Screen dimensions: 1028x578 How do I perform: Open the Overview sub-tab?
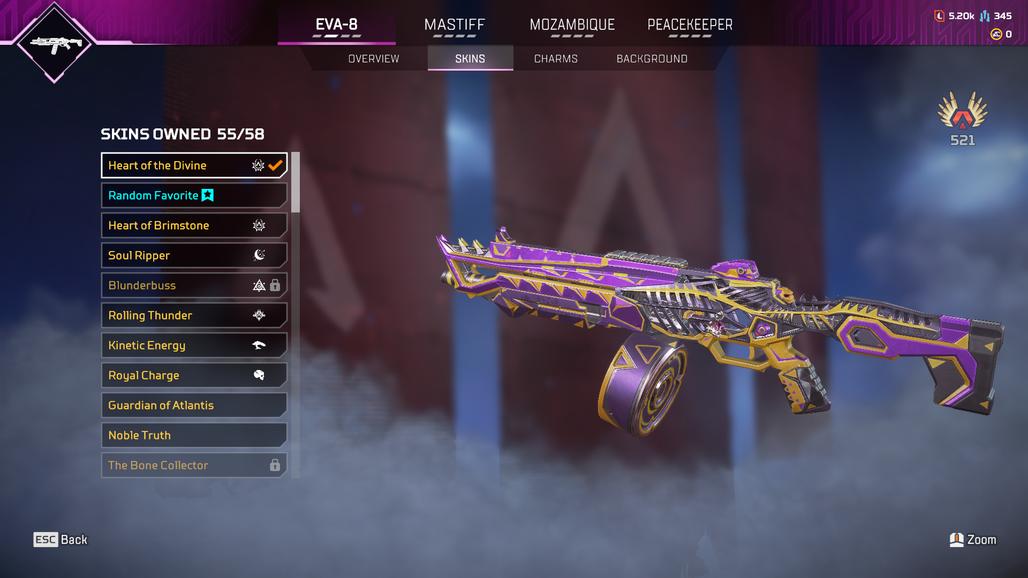(x=373, y=59)
